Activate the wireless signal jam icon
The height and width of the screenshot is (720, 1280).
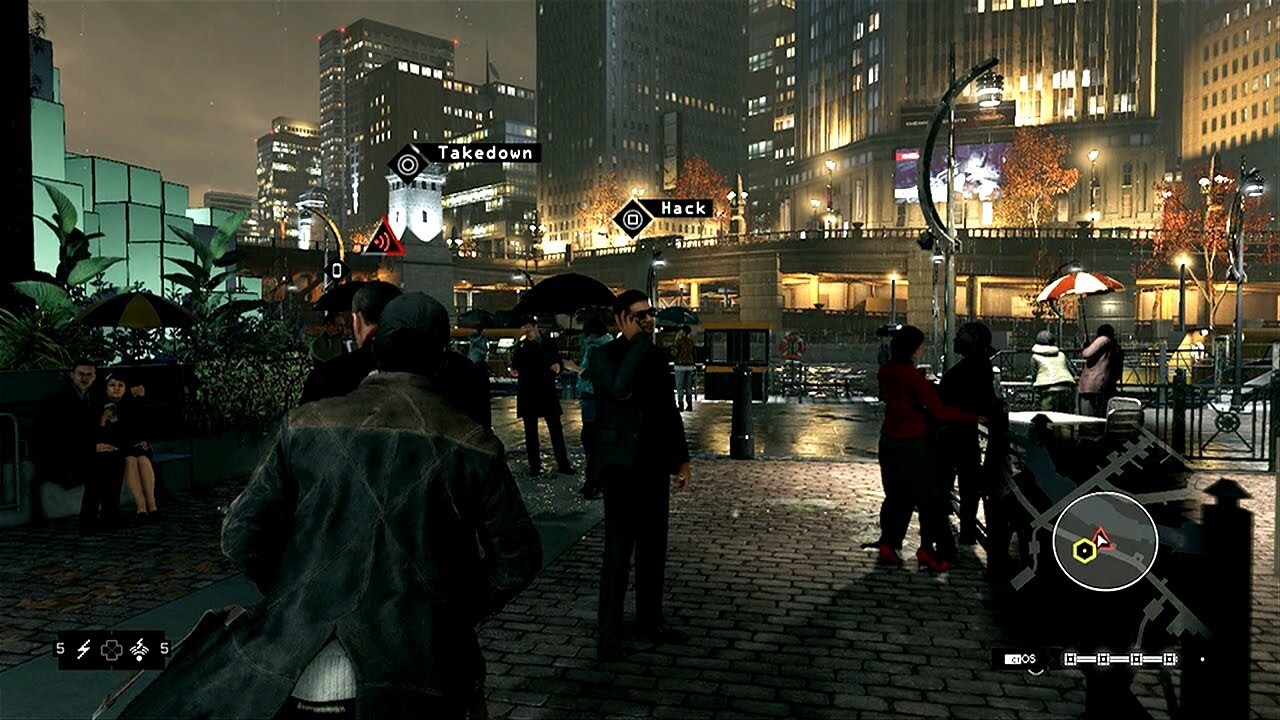pyautogui.click(x=141, y=649)
